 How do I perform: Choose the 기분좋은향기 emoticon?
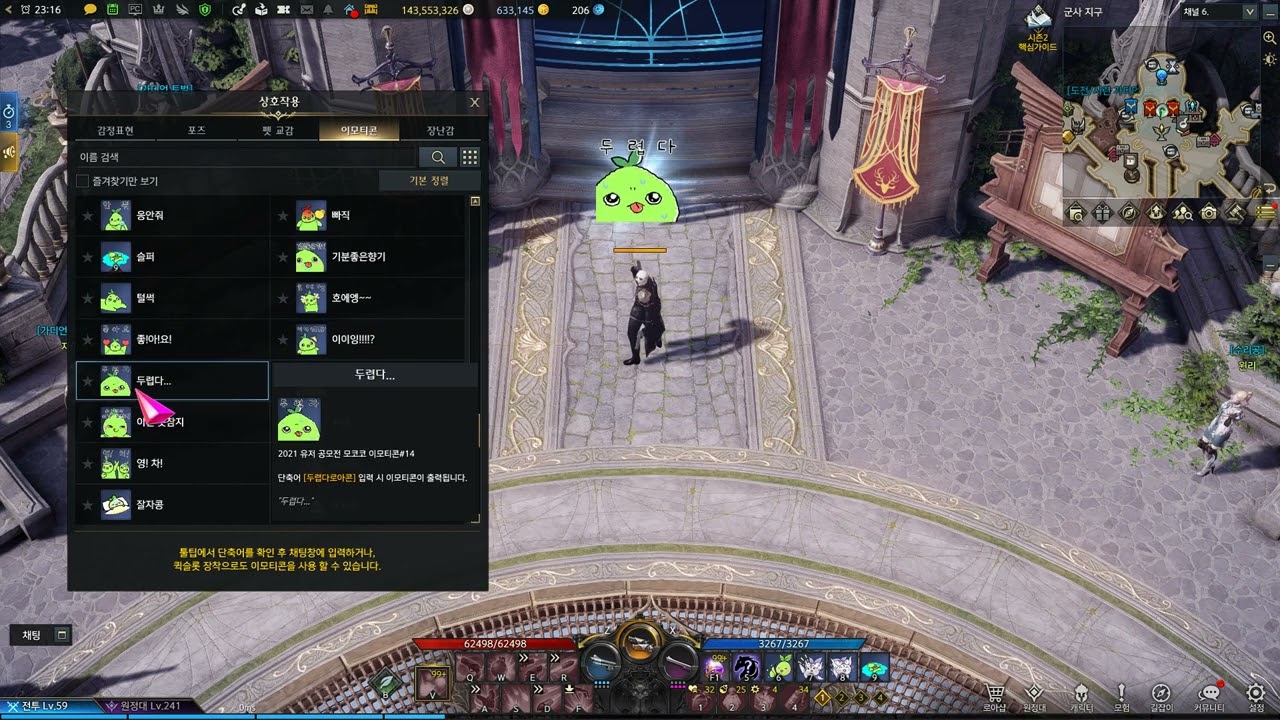(358, 257)
